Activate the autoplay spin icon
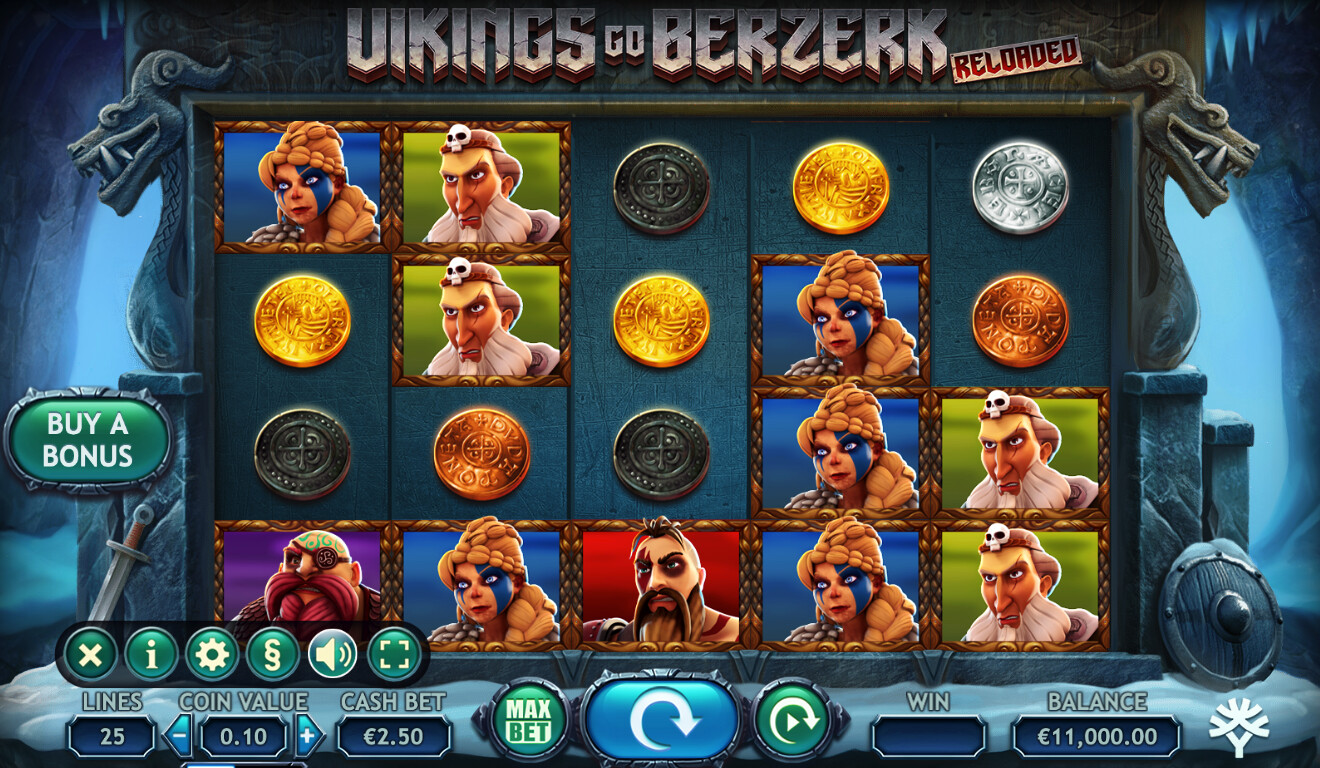The height and width of the screenshot is (768, 1320). (x=793, y=718)
